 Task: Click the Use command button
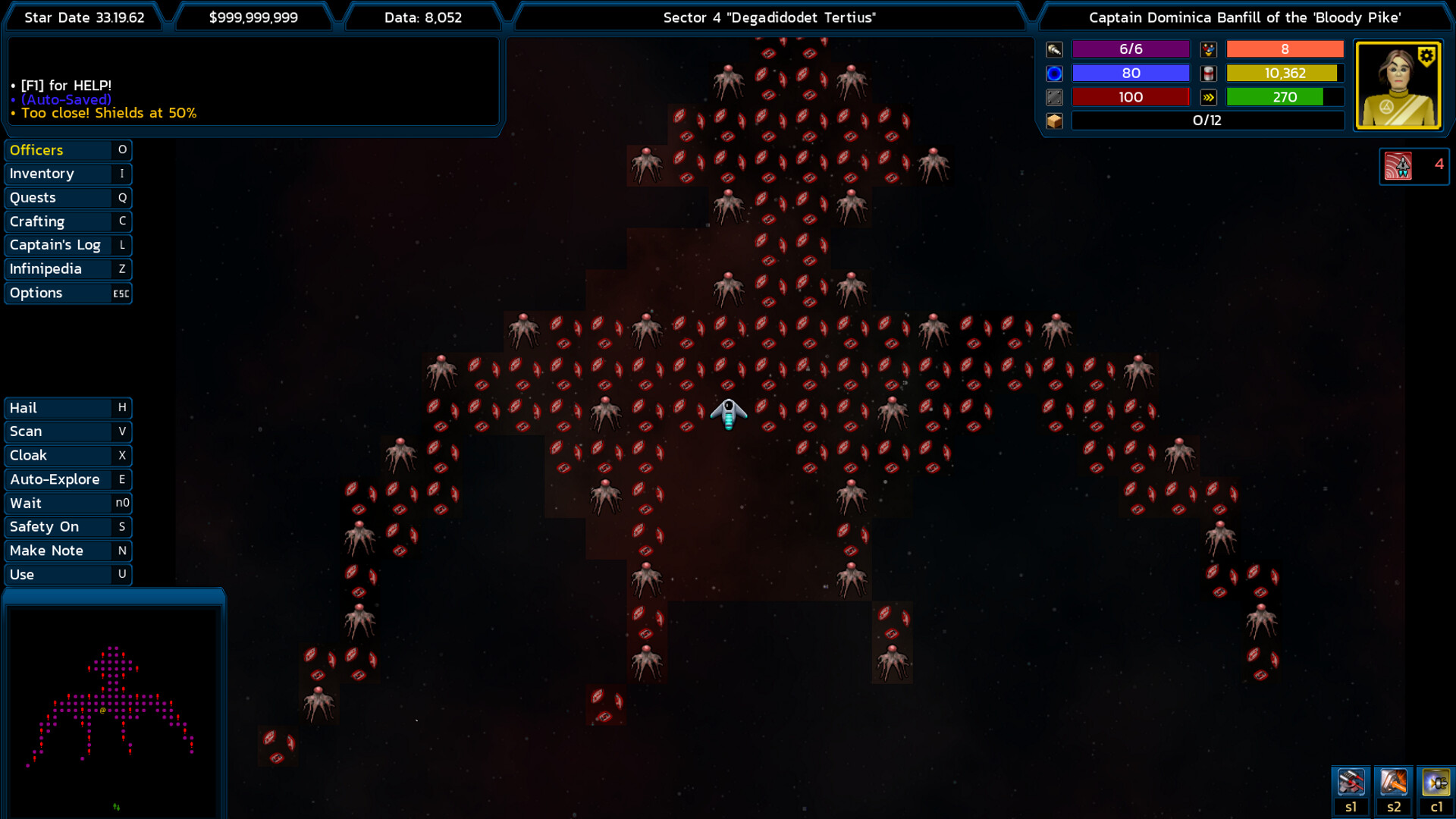coord(67,575)
